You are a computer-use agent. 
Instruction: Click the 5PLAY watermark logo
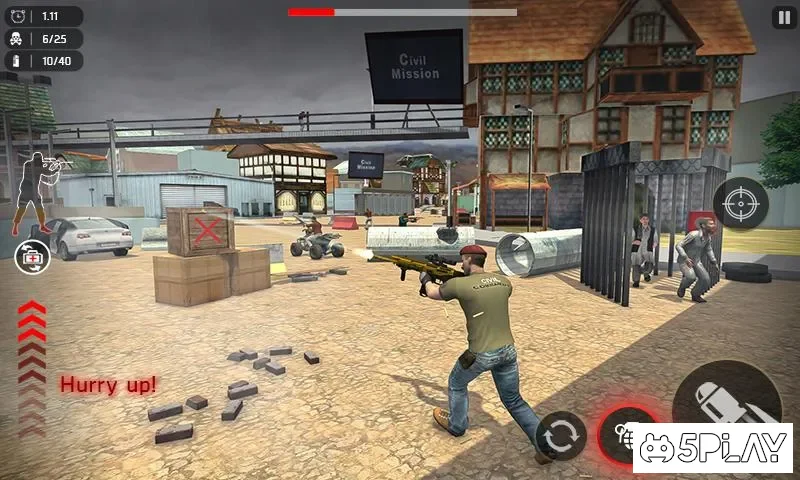click(x=713, y=448)
